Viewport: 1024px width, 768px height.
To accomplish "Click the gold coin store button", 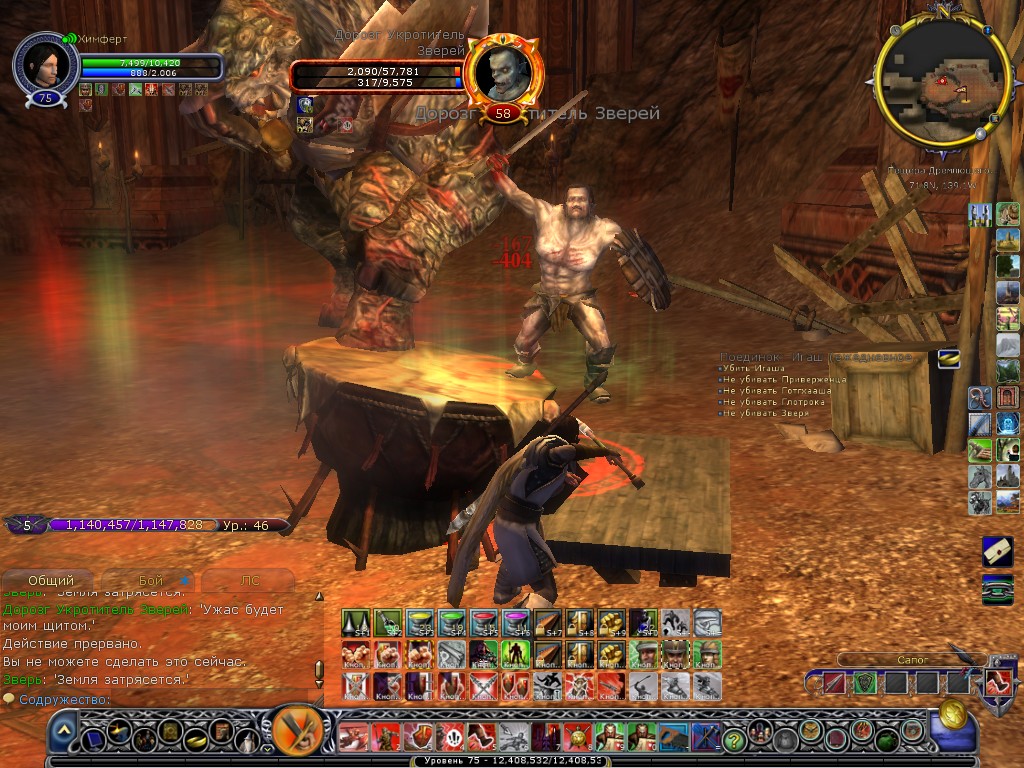I will [x=953, y=716].
